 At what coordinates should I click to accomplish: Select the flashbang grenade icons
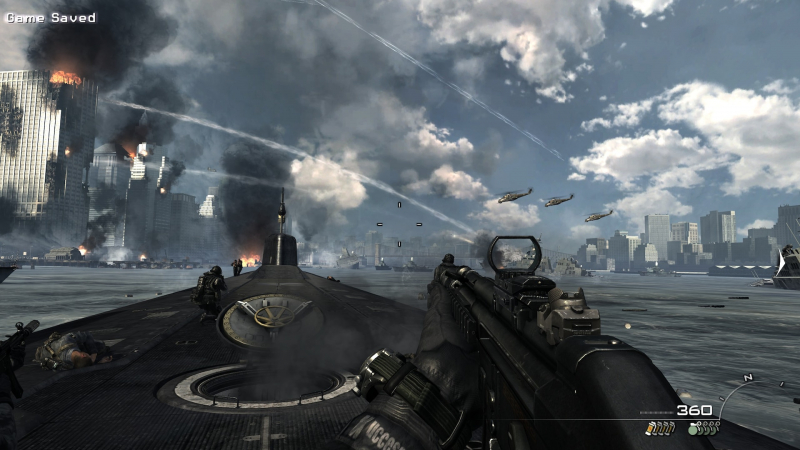661,428
